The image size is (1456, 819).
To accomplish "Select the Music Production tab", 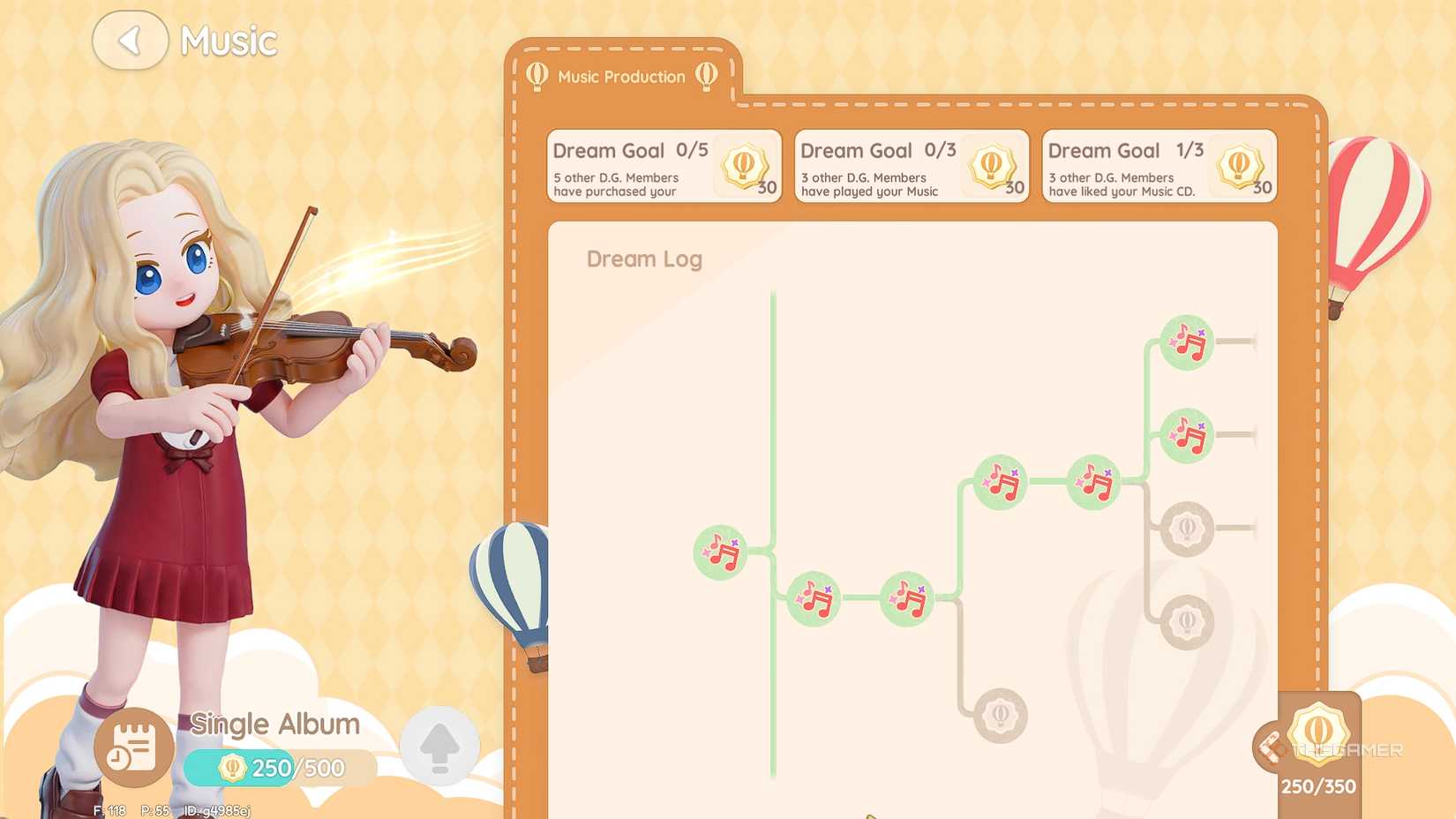I will tap(620, 77).
